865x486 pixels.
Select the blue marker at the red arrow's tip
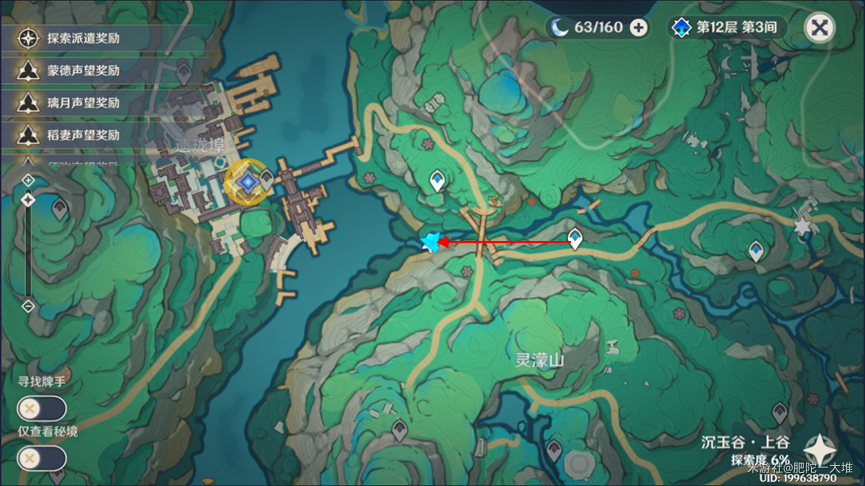[432, 242]
